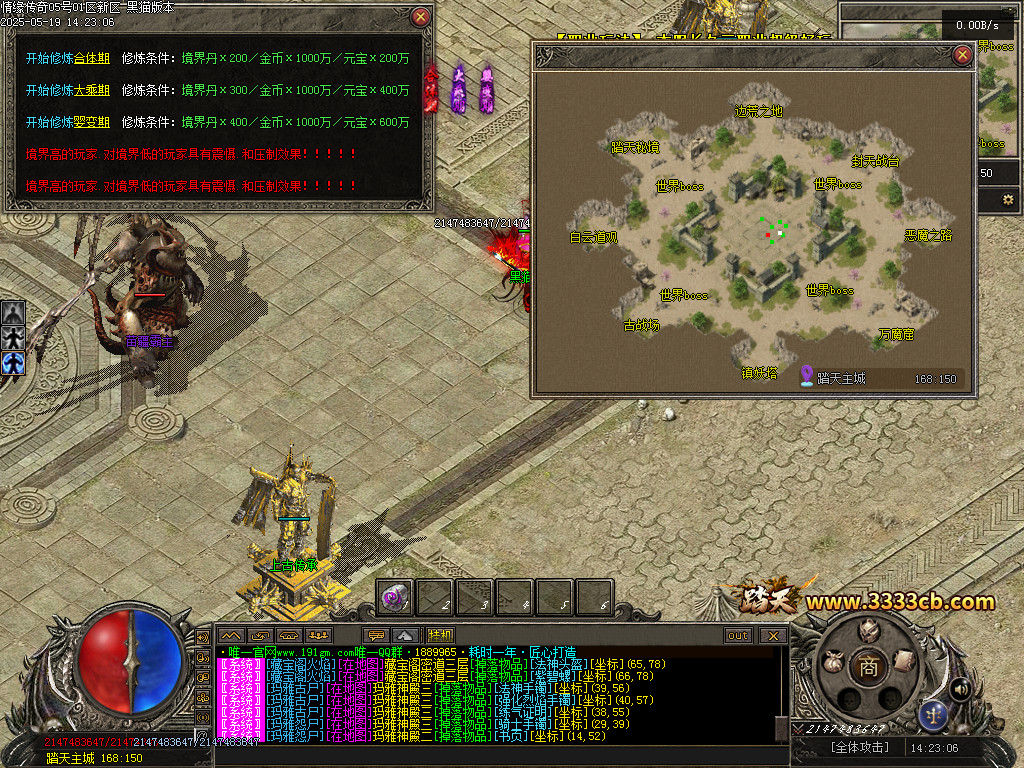
Task: Travel to 白云道观 on the map
Action: coord(594,238)
